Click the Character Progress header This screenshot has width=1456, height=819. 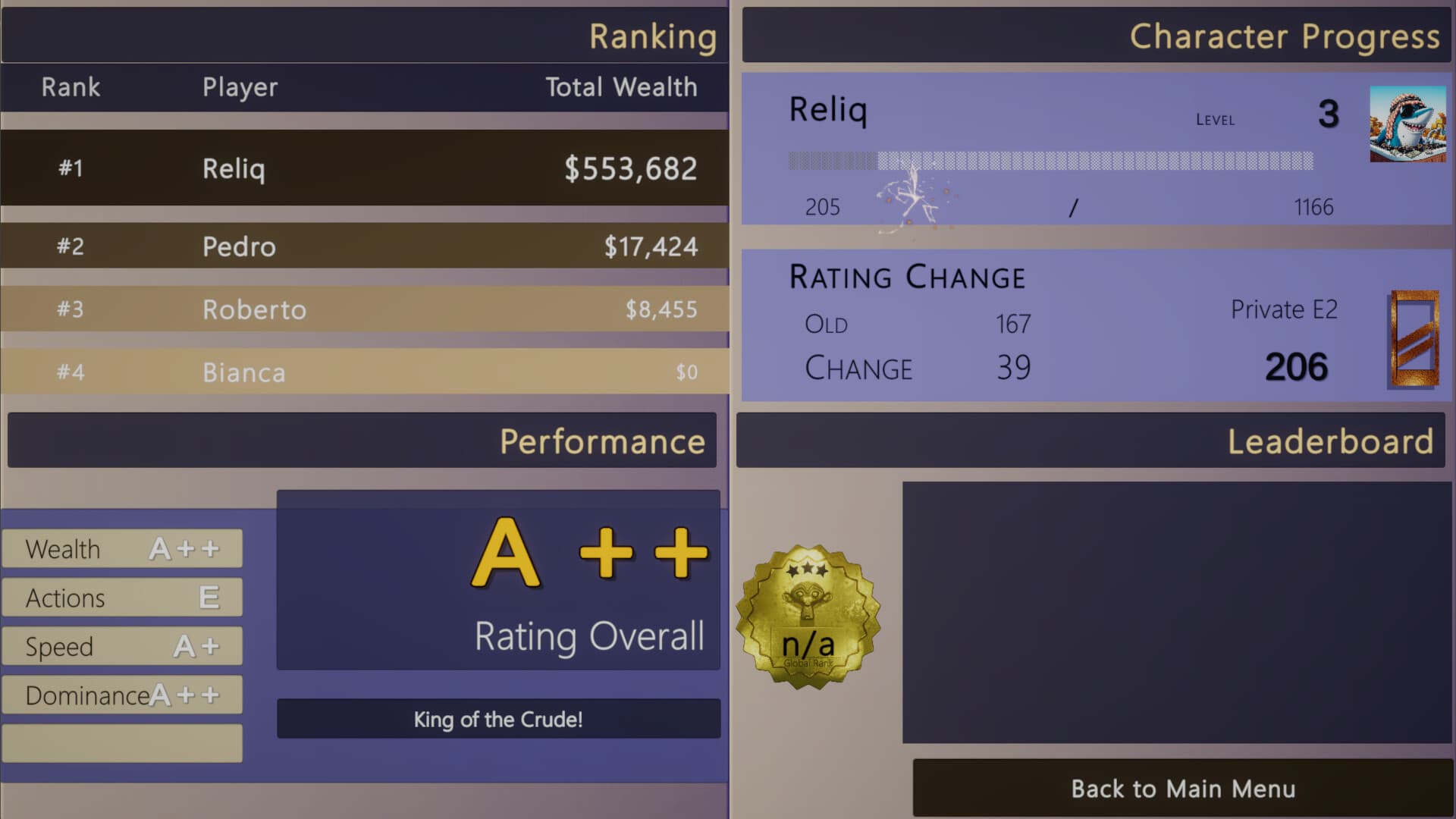click(x=1284, y=36)
